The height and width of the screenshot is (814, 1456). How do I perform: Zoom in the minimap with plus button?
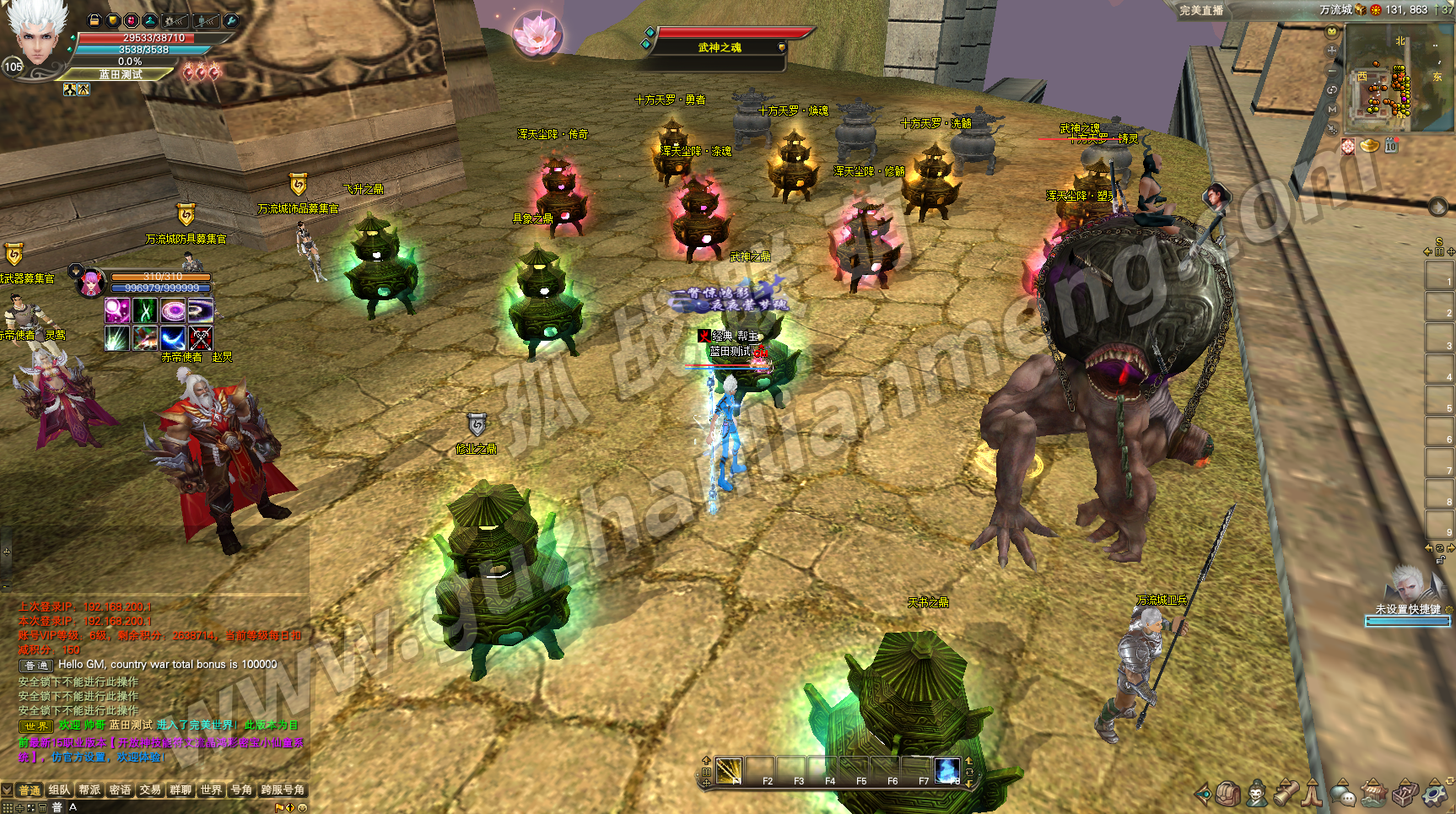click(1332, 51)
